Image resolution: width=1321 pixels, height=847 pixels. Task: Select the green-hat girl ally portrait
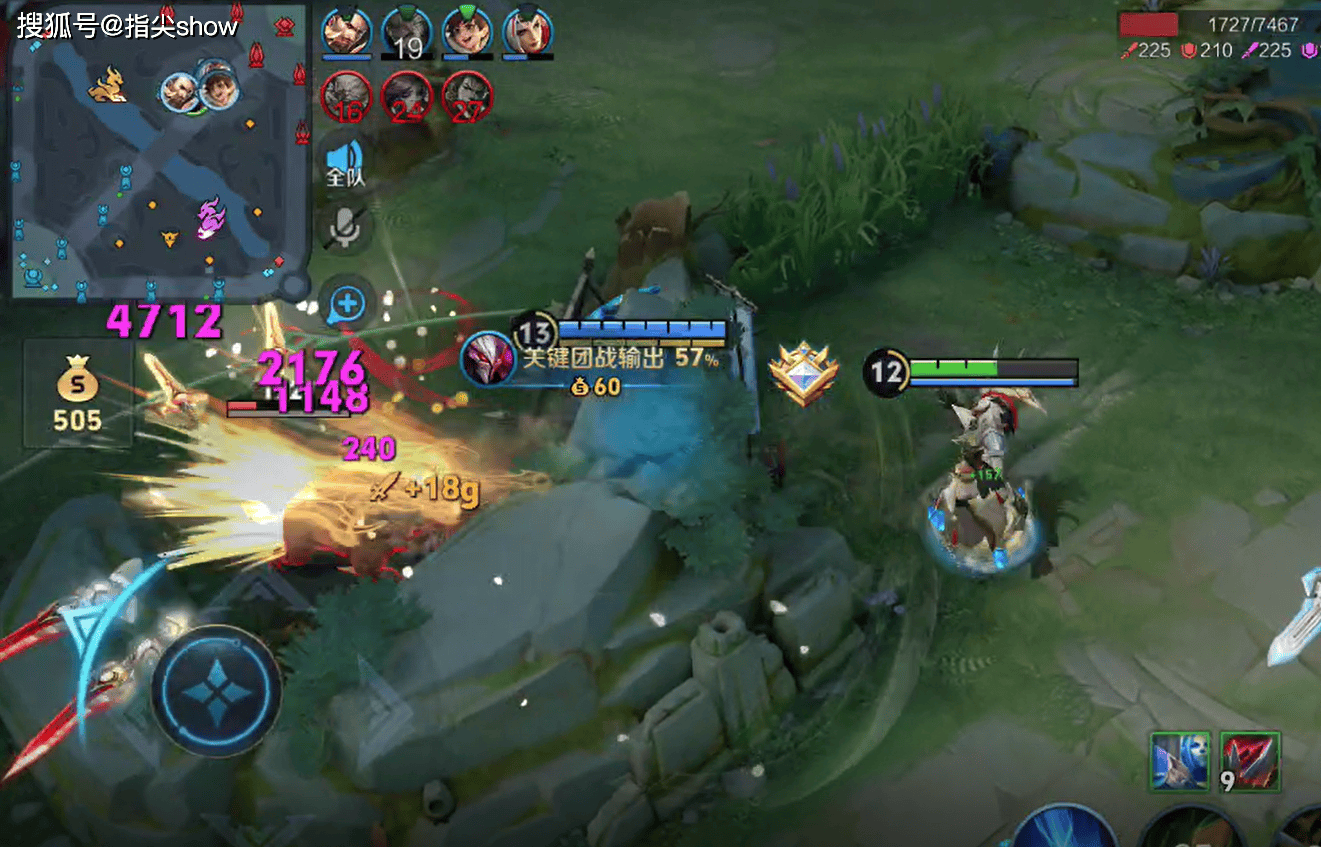[467, 32]
